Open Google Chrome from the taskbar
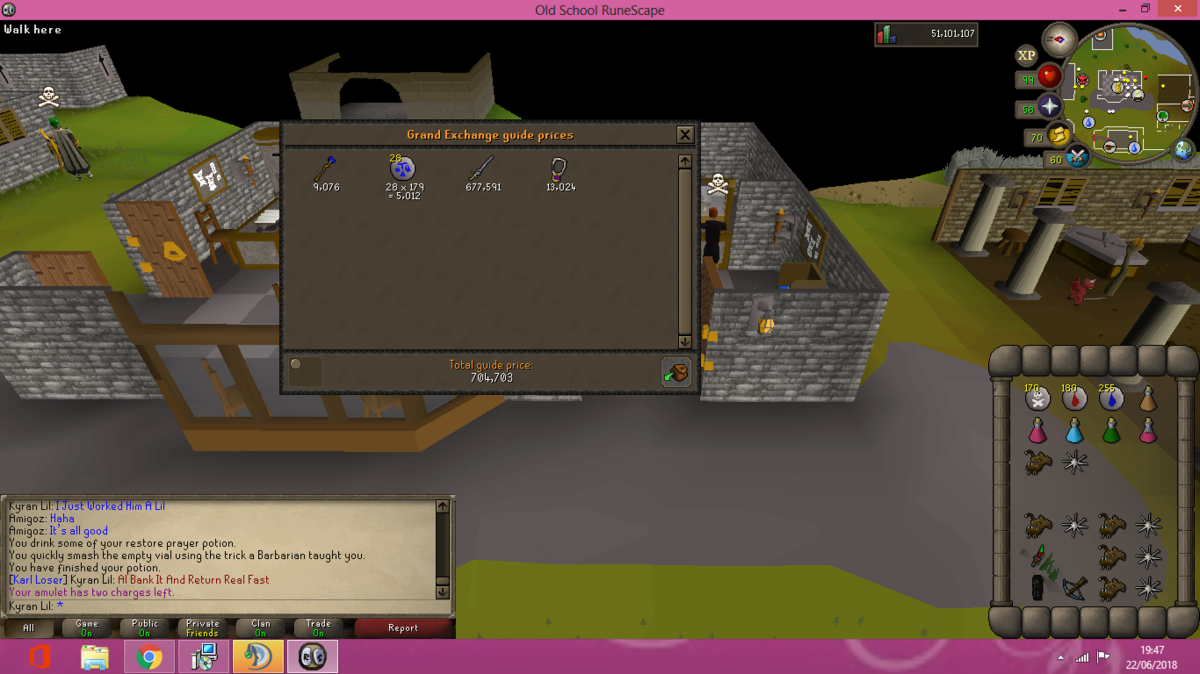The image size is (1200, 674). pyautogui.click(x=149, y=657)
